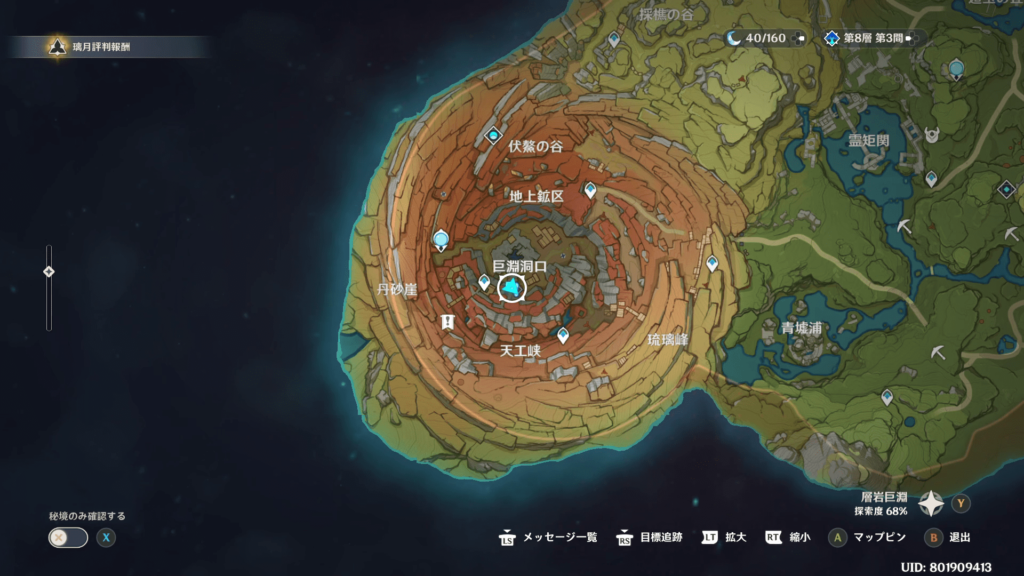Click the player location marker at 巨淵洞口
The image size is (1024, 576).
click(x=512, y=289)
